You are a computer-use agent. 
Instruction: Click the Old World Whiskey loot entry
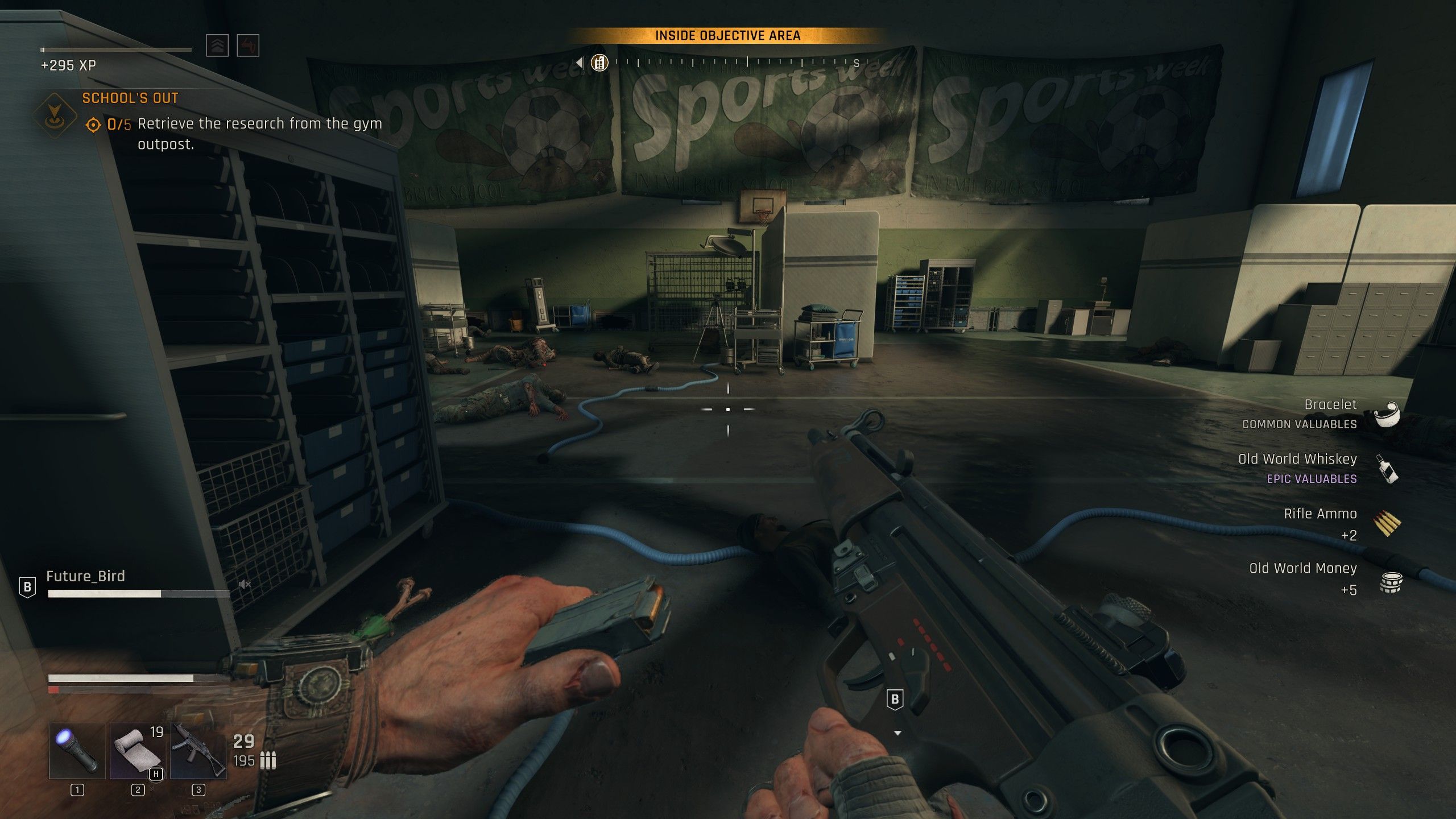point(1308,468)
